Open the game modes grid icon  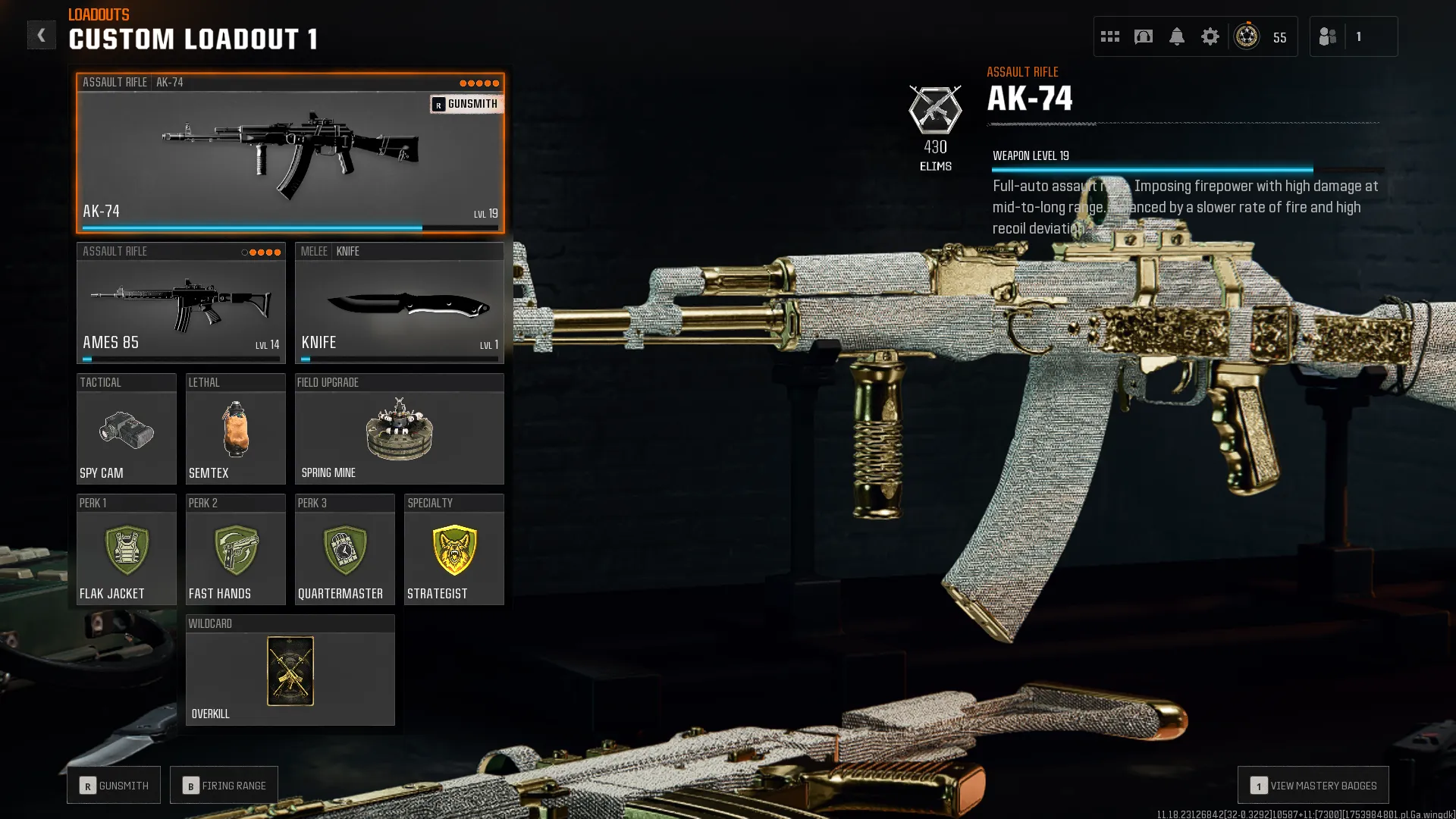(x=1109, y=36)
